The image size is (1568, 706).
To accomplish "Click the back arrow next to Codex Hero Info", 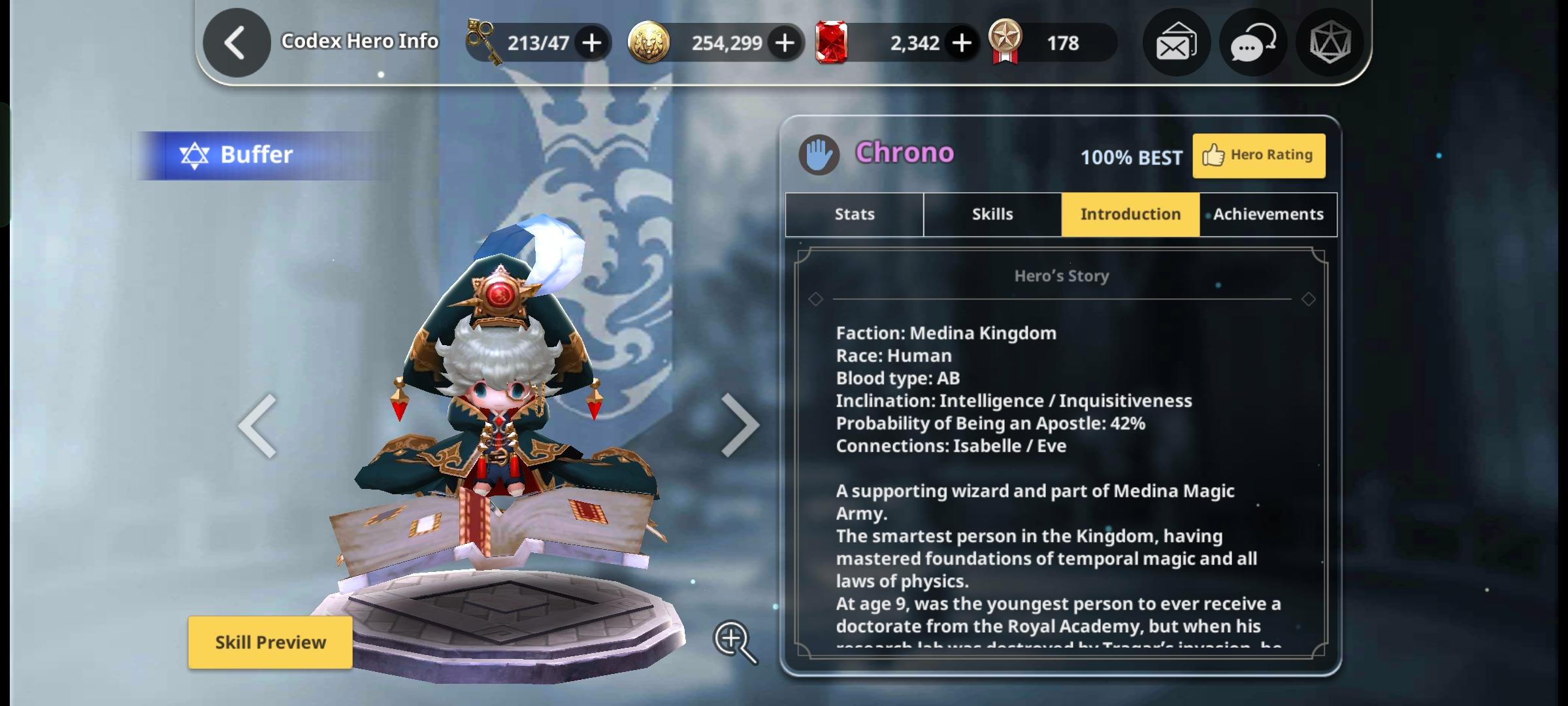I will click(x=236, y=41).
